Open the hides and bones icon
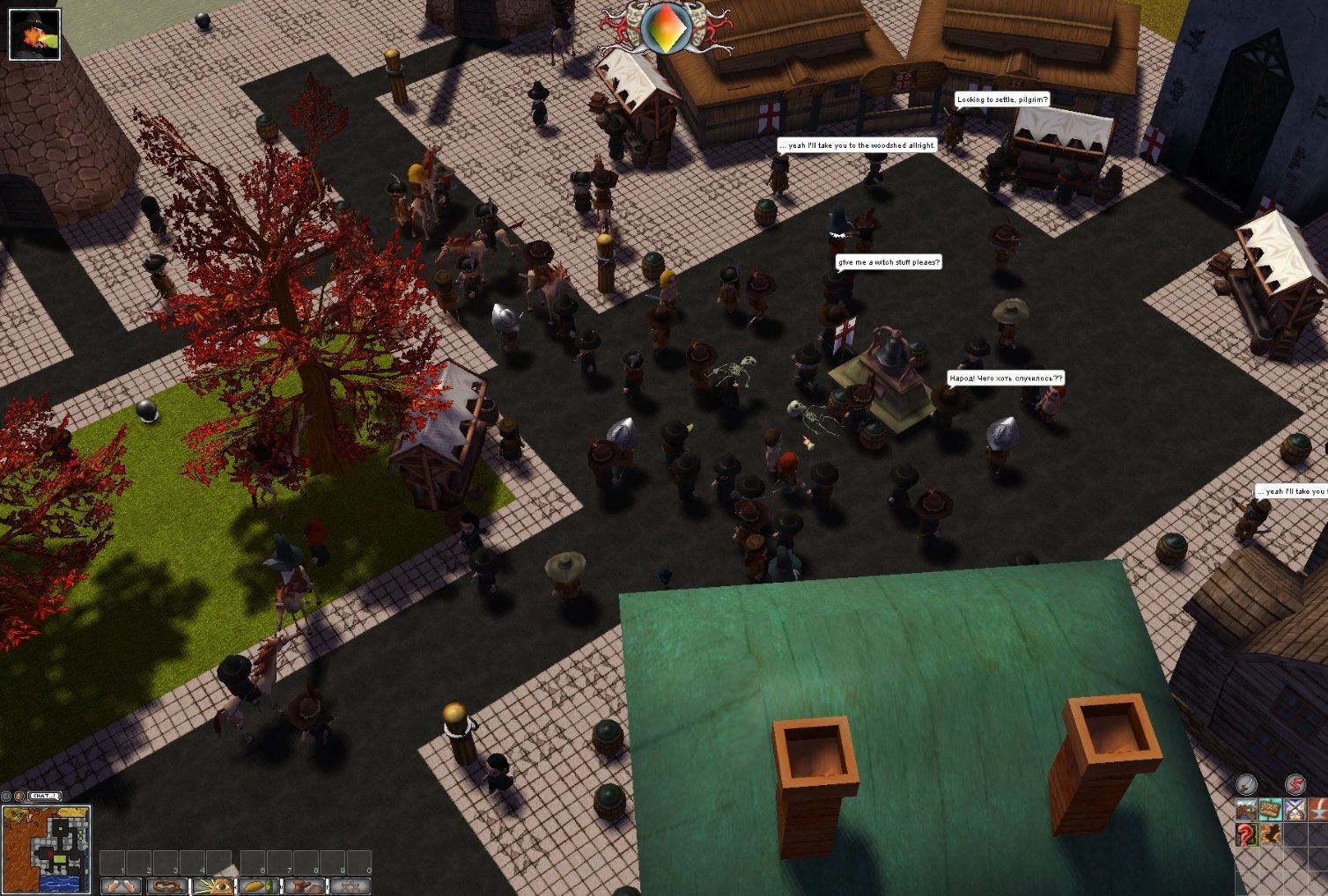The height and width of the screenshot is (896, 1328). [x=1271, y=834]
